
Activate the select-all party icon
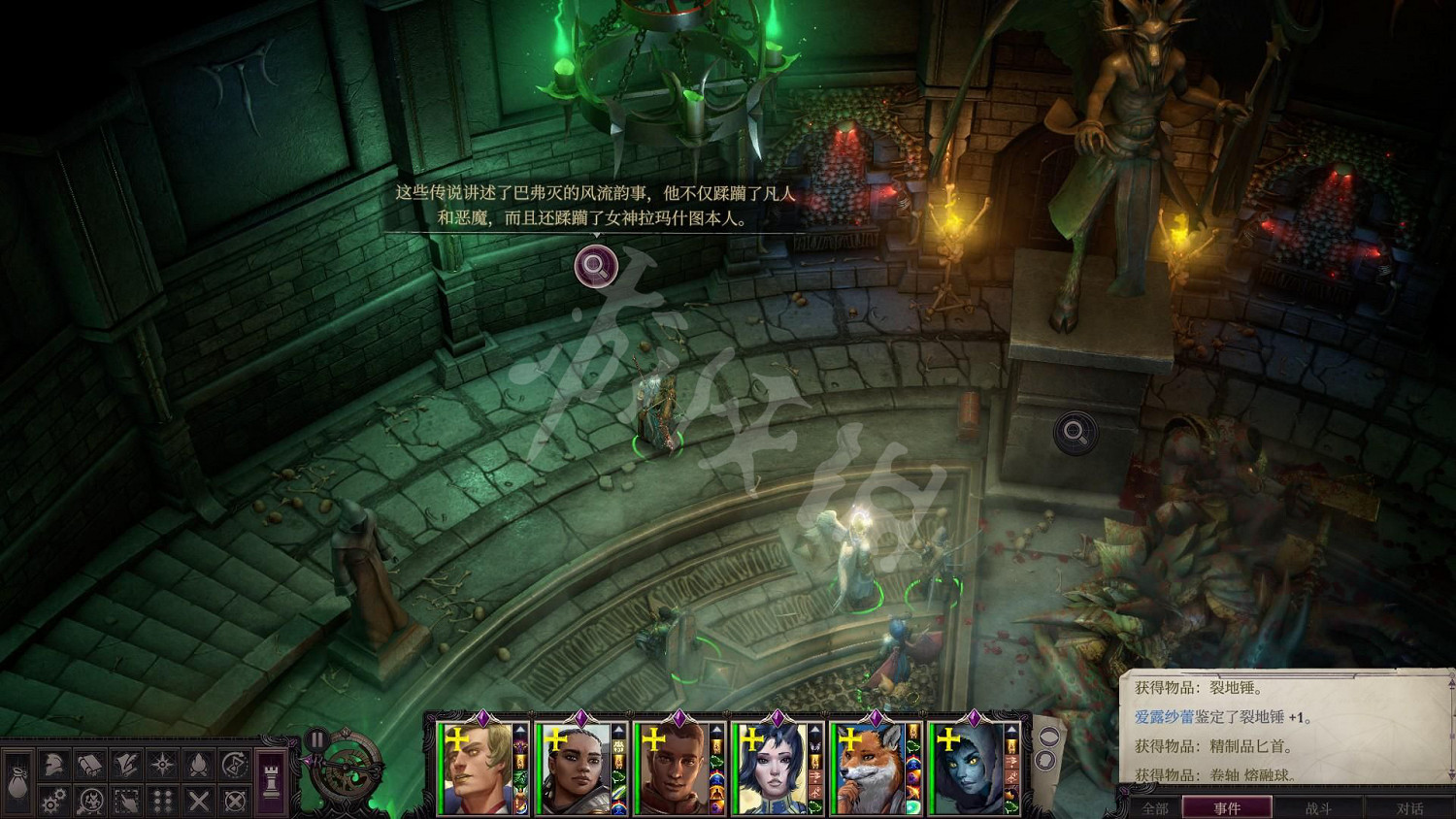click(126, 801)
